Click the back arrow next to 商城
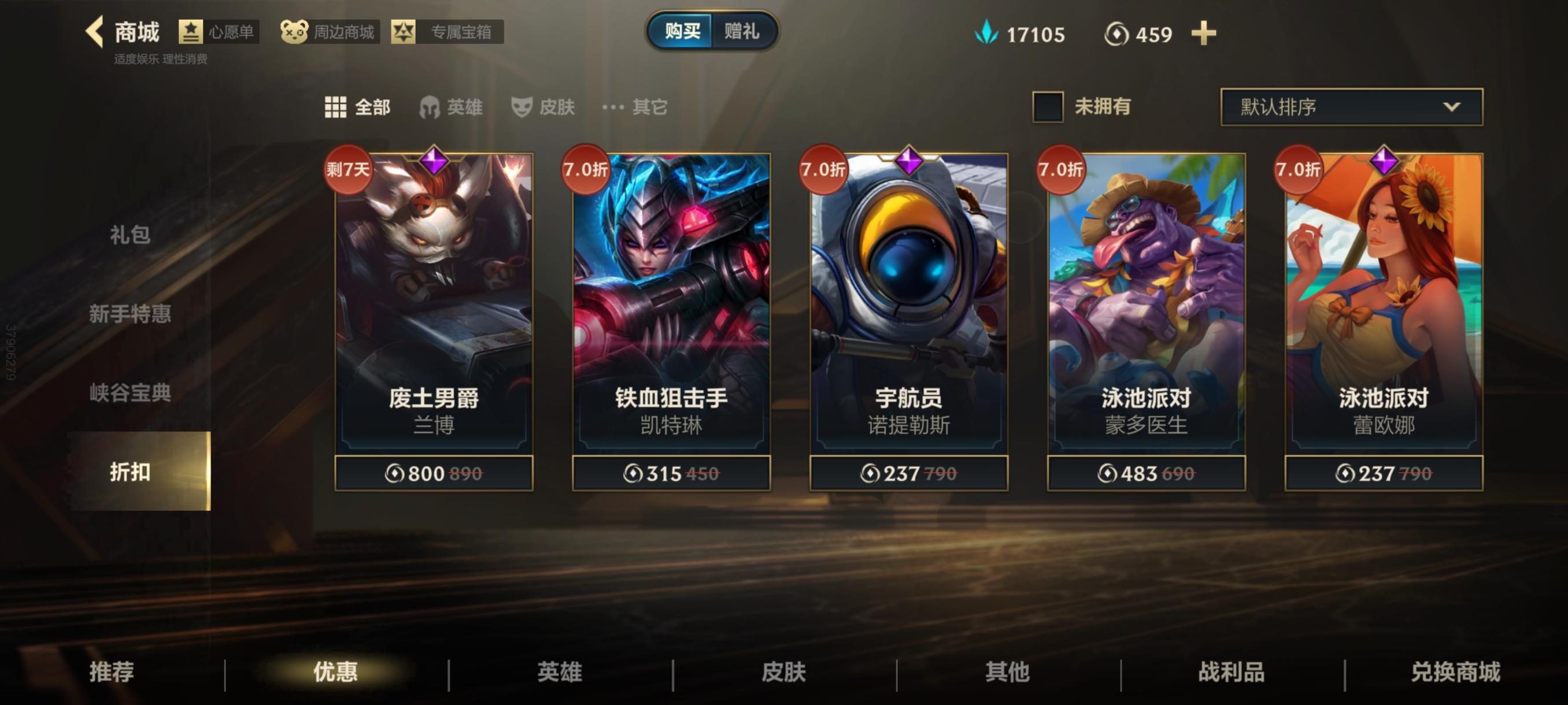This screenshot has width=1568, height=705. pyautogui.click(x=95, y=32)
